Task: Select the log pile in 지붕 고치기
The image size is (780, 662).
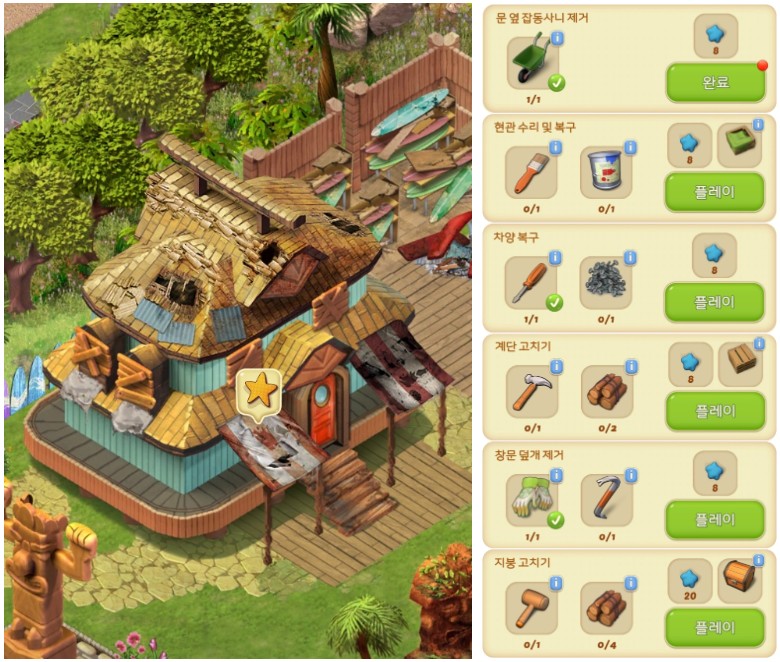Action: [x=606, y=607]
